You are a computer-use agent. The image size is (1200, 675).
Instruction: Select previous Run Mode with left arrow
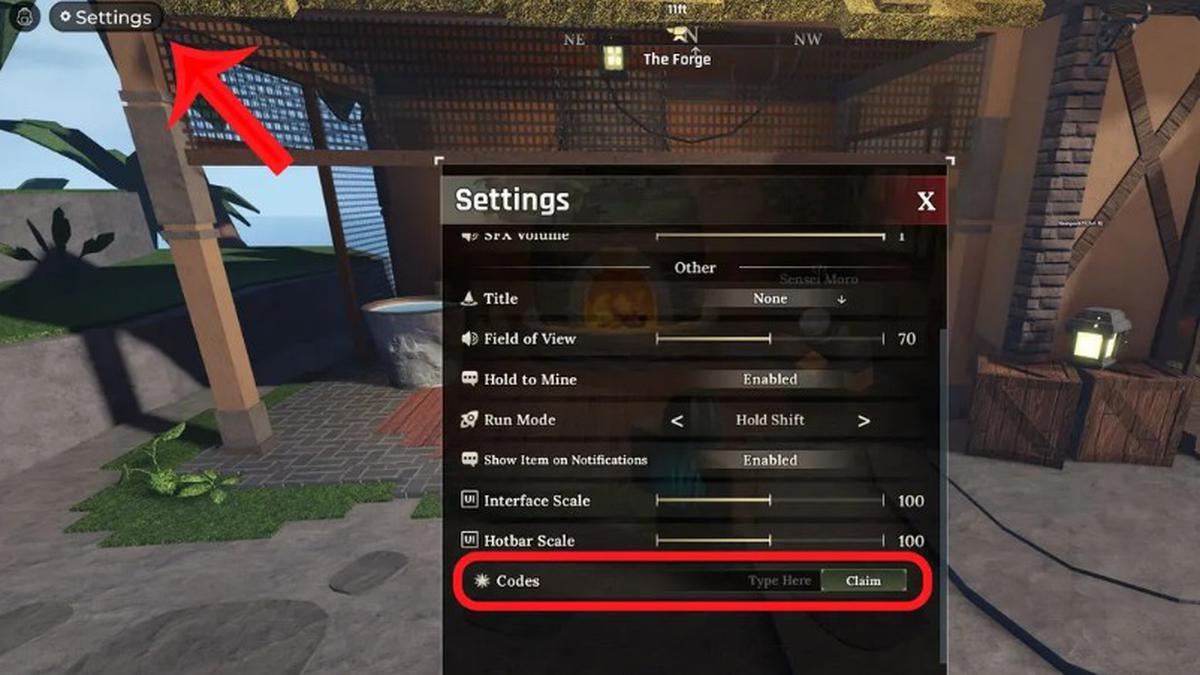677,421
